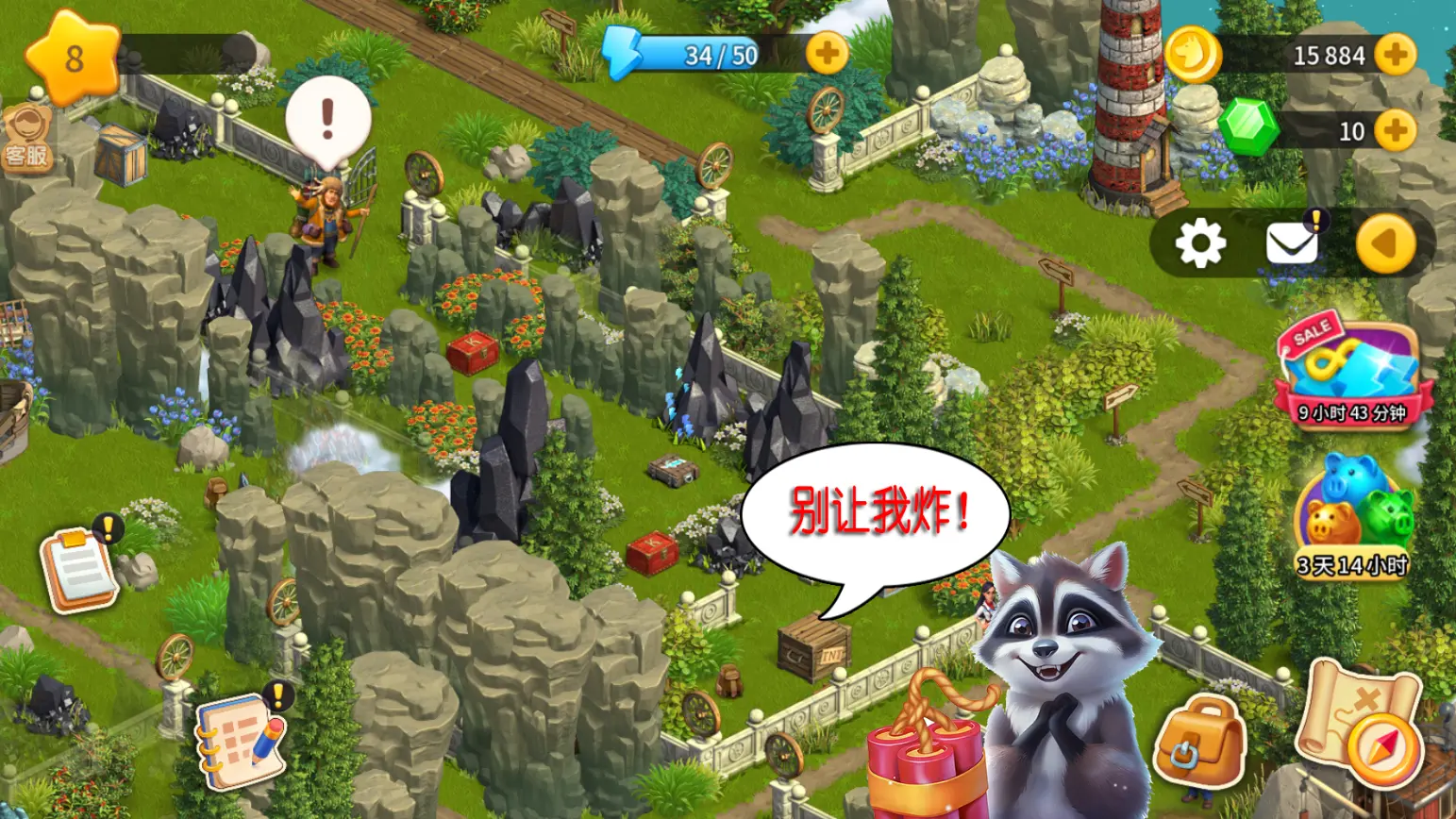Open the mail envelope with notification

(x=1291, y=243)
